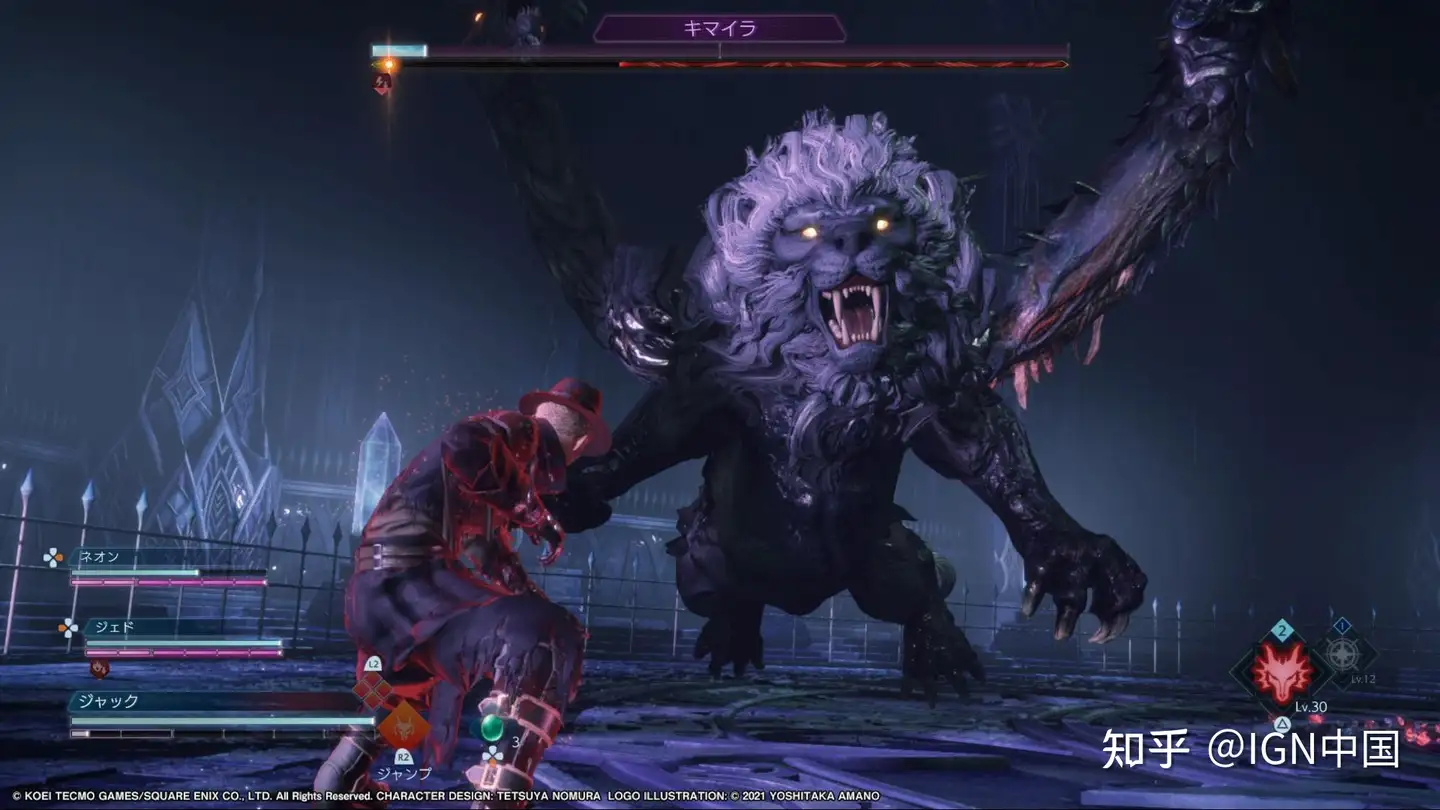Activate the orange ジャンプ ability icon
The height and width of the screenshot is (810, 1440).
click(x=403, y=725)
